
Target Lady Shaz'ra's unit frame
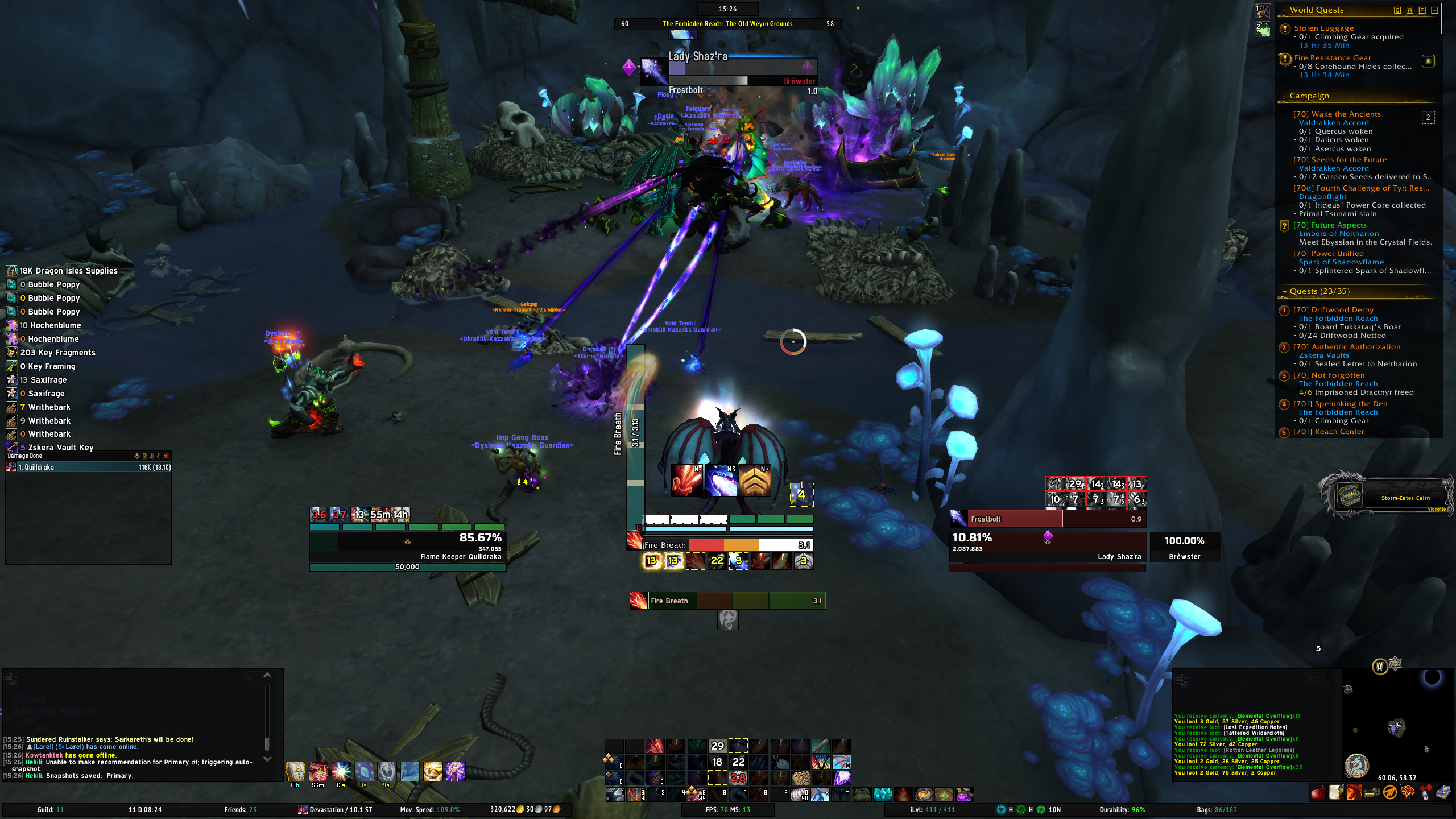click(1047, 544)
